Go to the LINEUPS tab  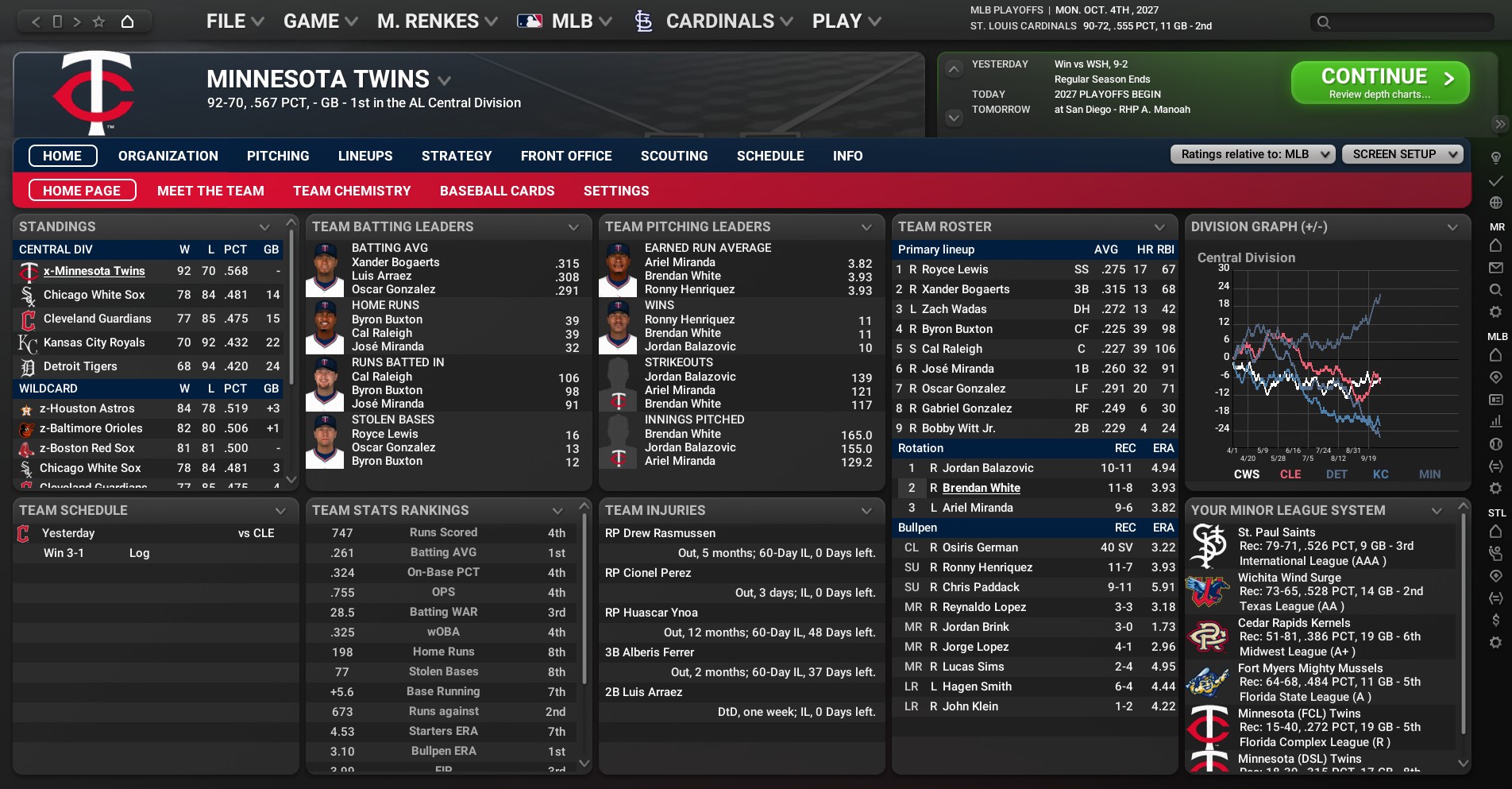[x=365, y=156]
